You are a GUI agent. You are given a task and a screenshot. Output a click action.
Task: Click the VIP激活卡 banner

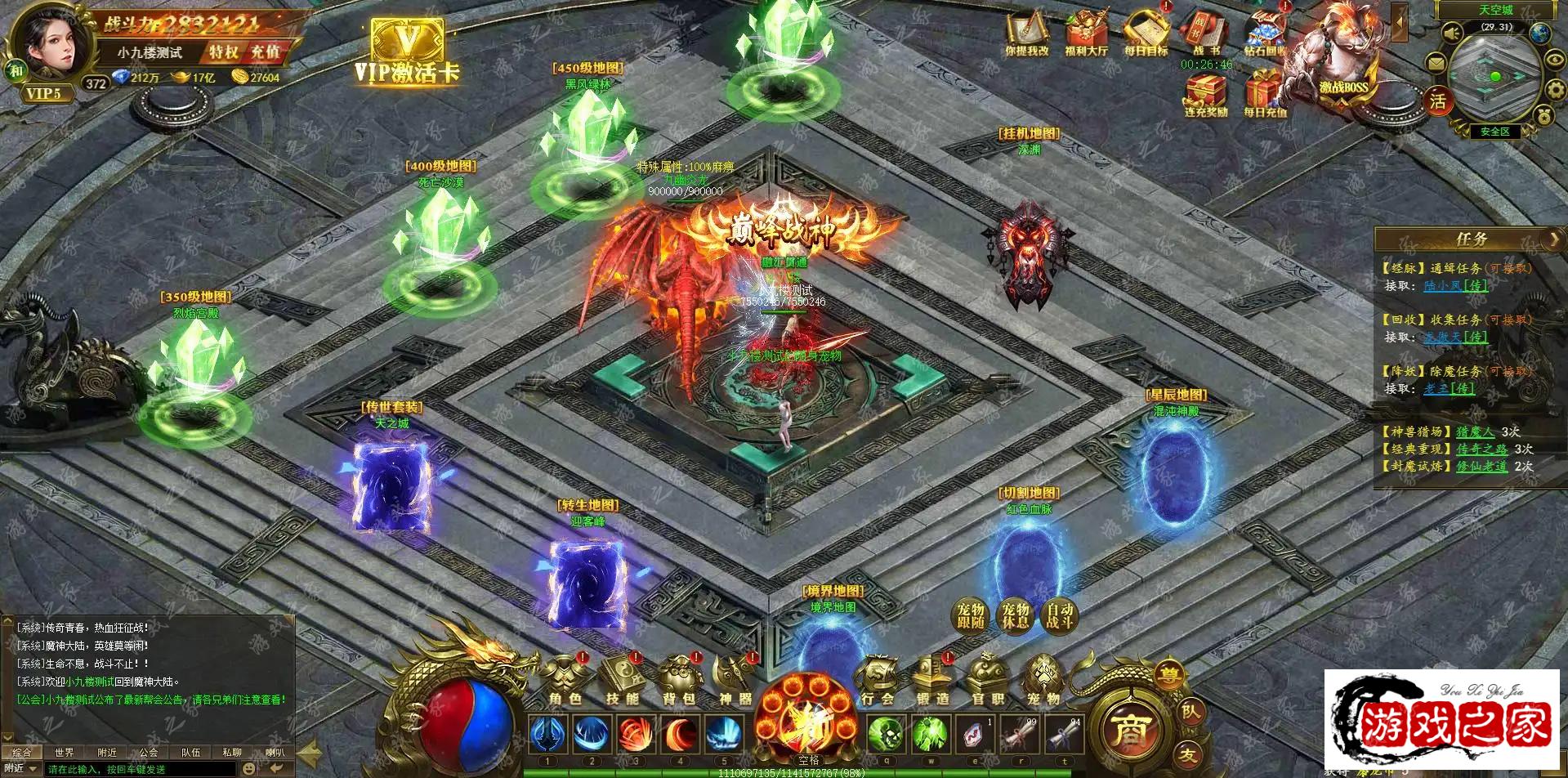pos(408,51)
